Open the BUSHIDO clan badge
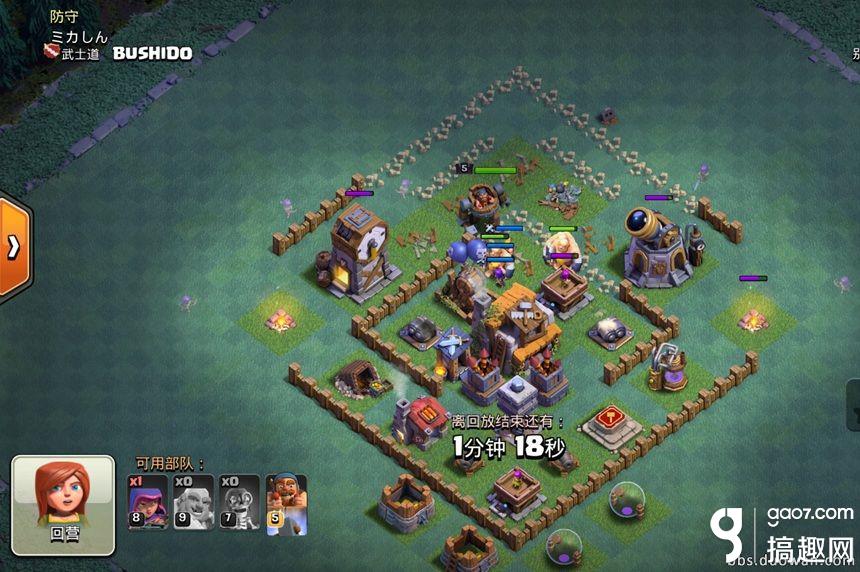The width and height of the screenshot is (860, 572). pyautogui.click(x=51, y=53)
